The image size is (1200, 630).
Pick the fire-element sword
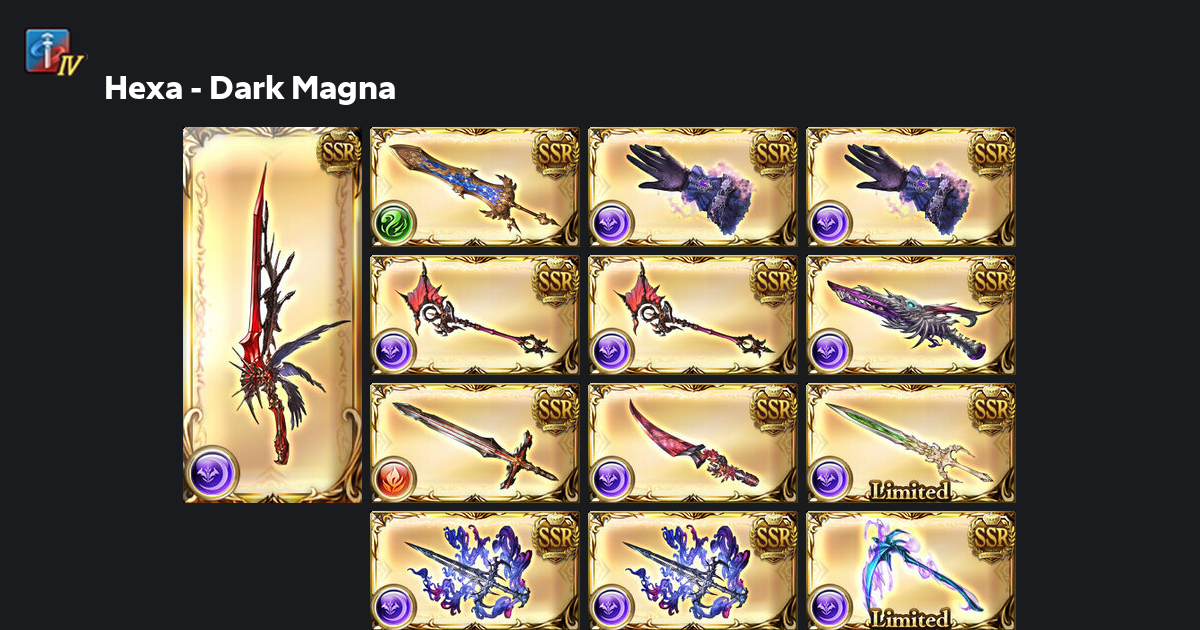[x=474, y=443]
